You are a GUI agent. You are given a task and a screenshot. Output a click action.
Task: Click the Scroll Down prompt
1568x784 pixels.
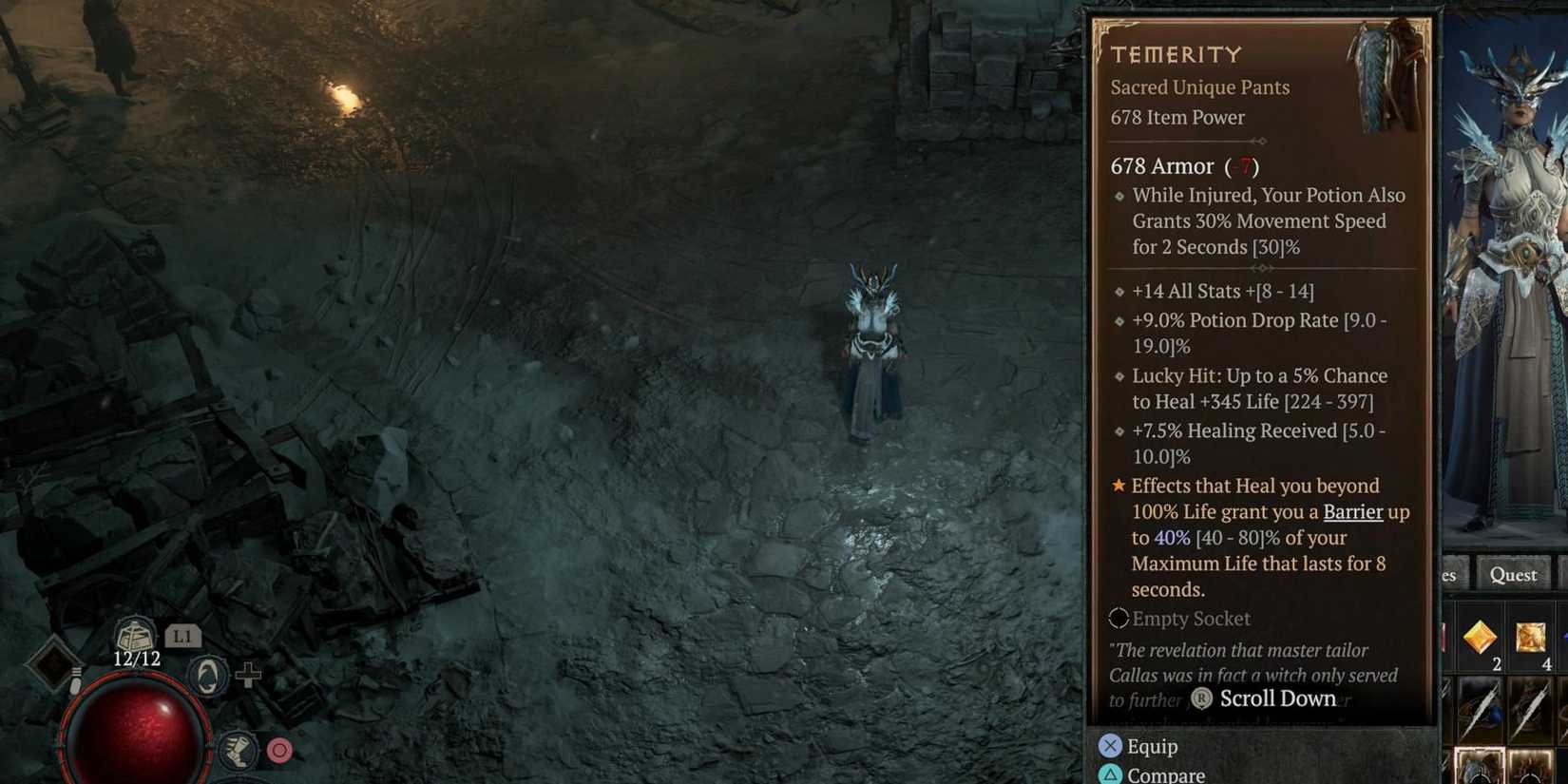click(1276, 698)
